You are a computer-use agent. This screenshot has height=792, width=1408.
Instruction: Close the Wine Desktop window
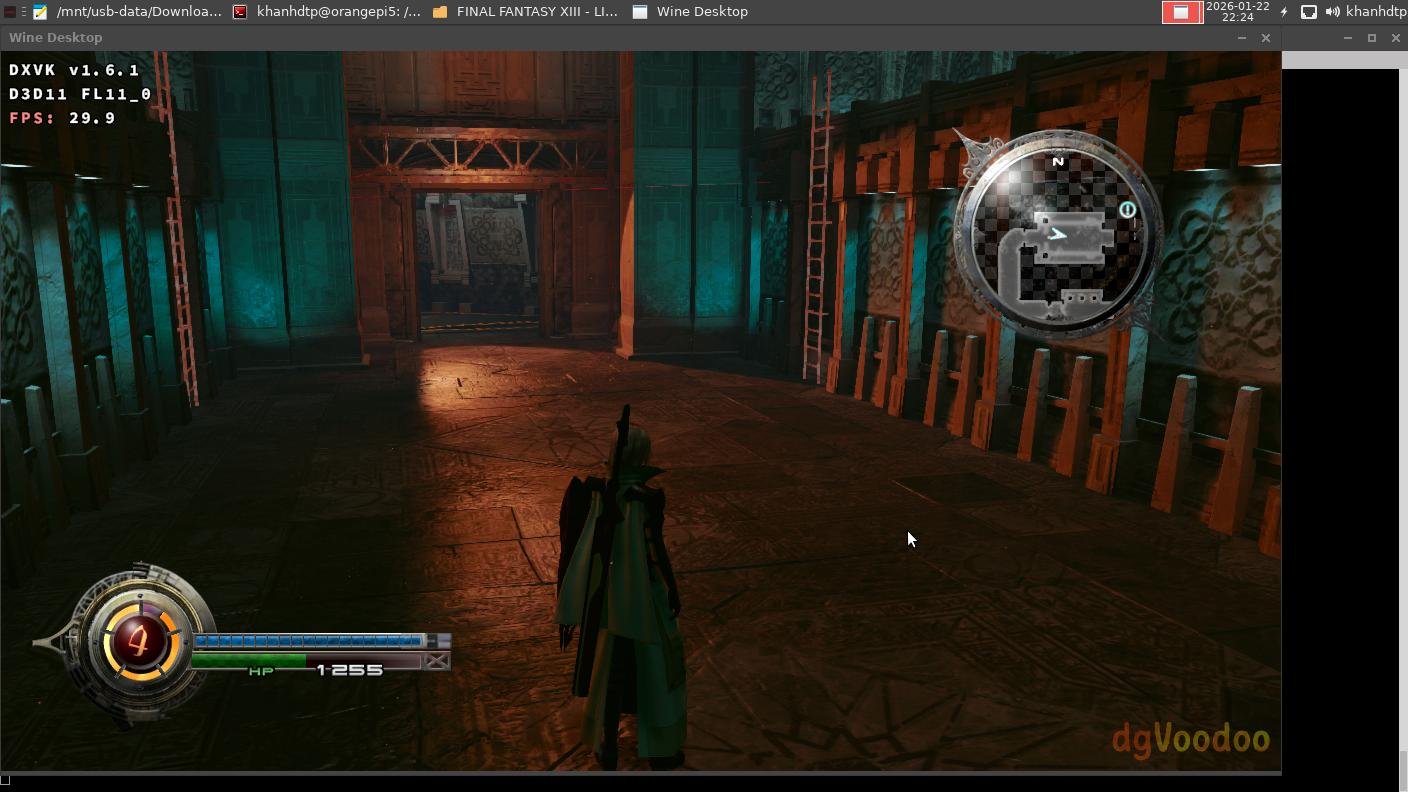1266,38
